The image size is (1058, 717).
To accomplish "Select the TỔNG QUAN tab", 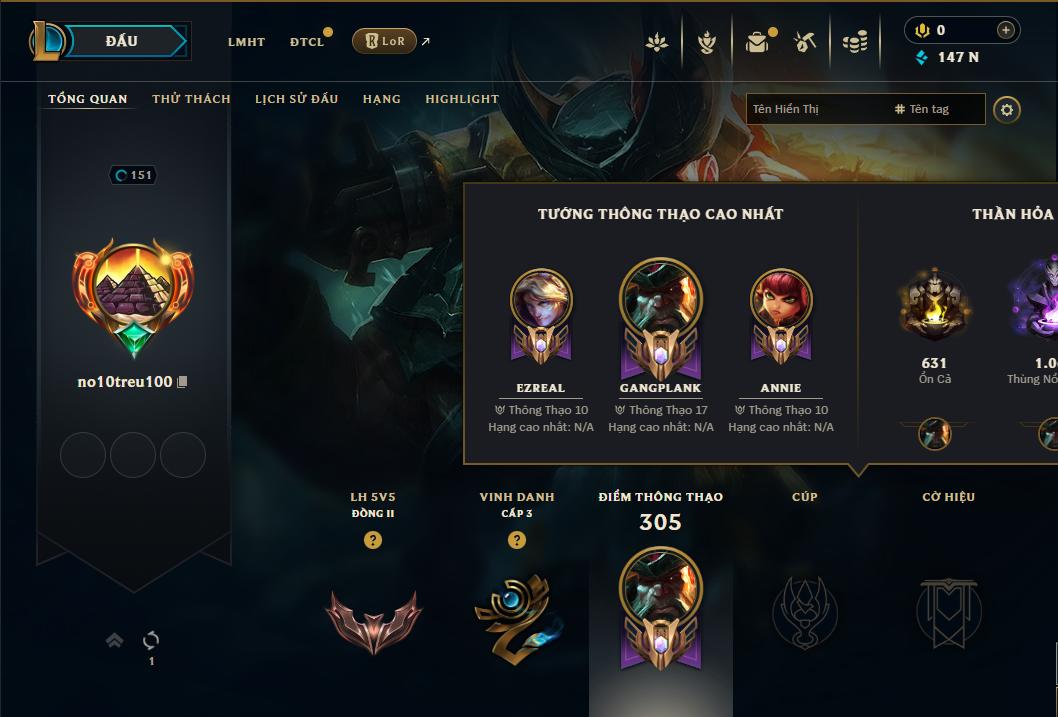I will (88, 99).
